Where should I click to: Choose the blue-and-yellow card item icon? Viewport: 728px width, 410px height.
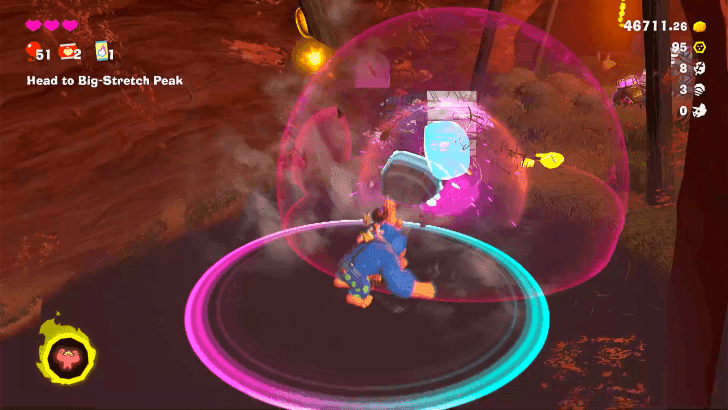pos(100,52)
